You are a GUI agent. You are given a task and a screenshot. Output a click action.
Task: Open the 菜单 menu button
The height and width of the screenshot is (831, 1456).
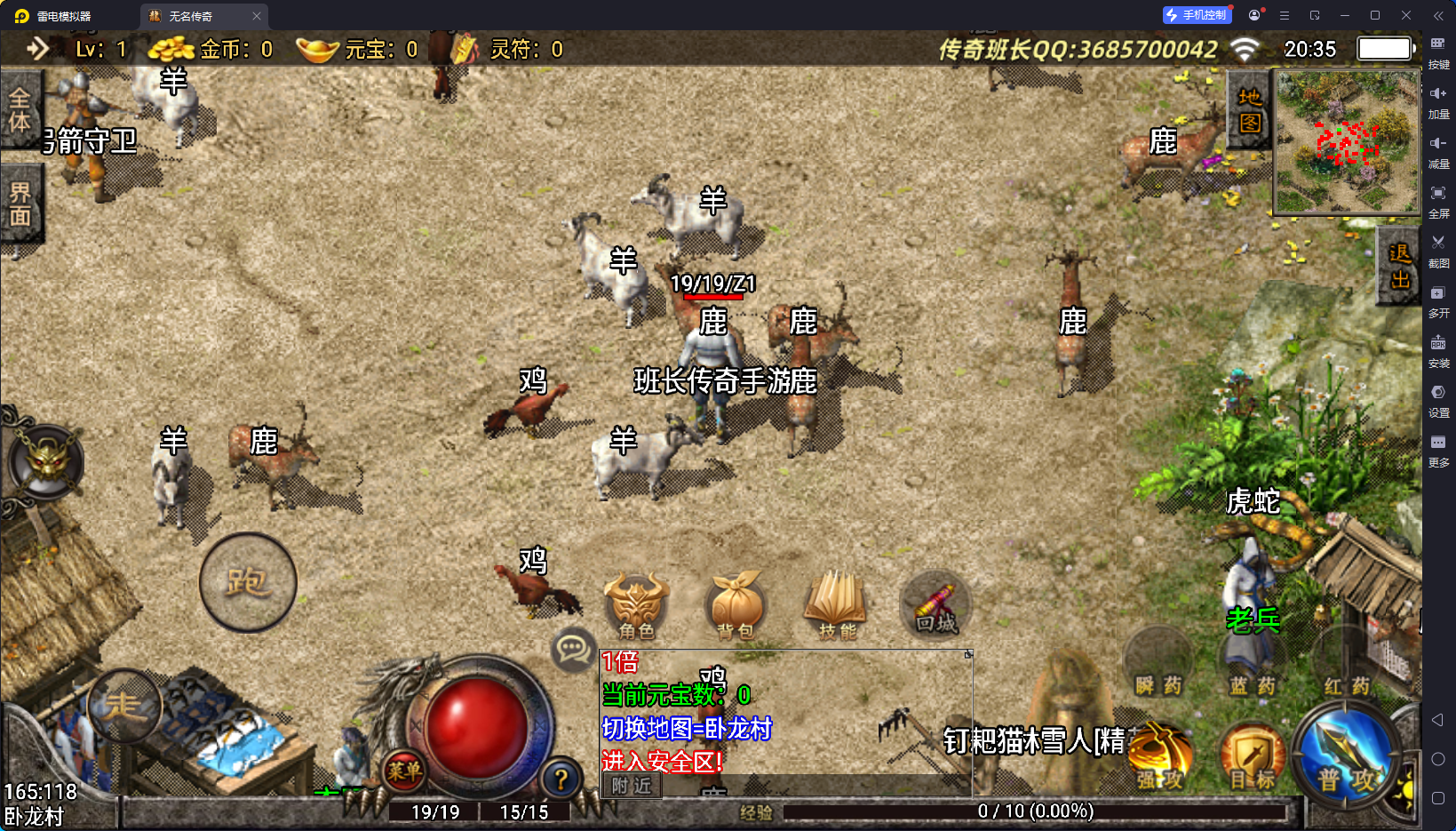pyautogui.click(x=404, y=771)
